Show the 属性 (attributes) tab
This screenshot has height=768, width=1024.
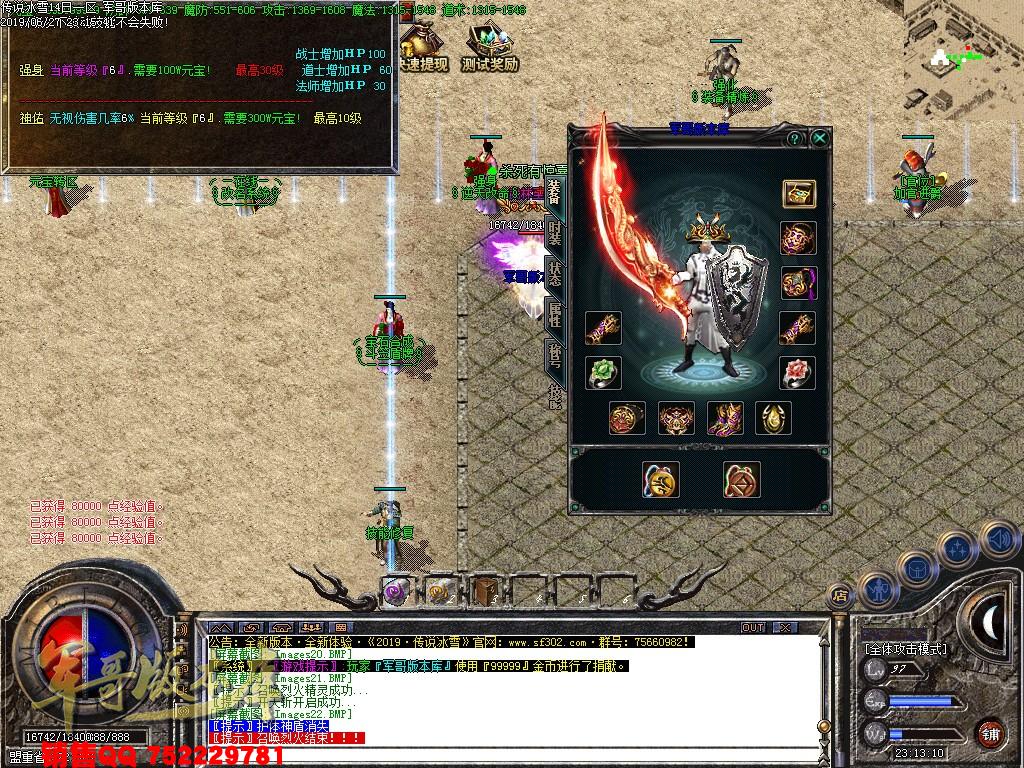pyautogui.click(x=554, y=314)
